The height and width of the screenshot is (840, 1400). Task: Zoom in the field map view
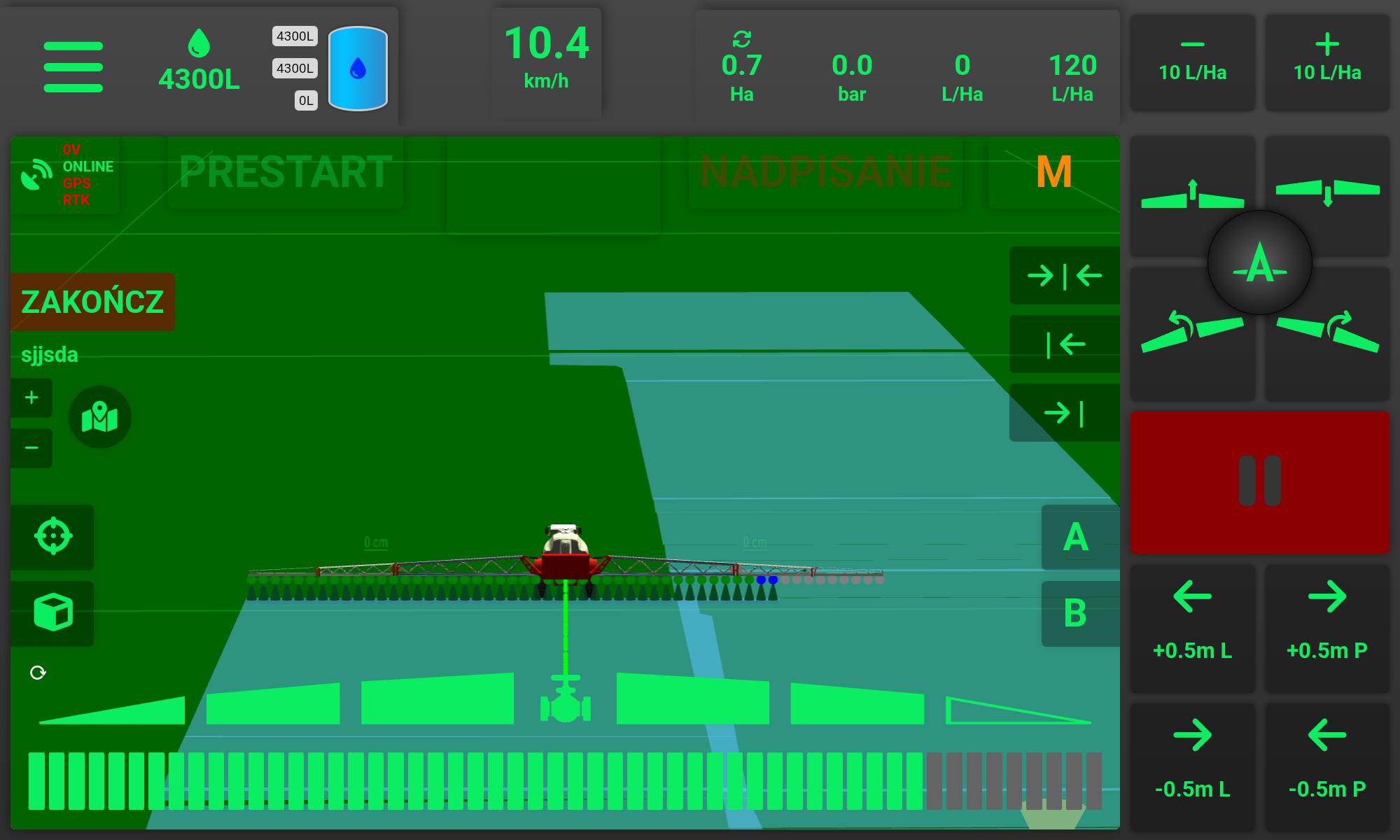click(31, 398)
